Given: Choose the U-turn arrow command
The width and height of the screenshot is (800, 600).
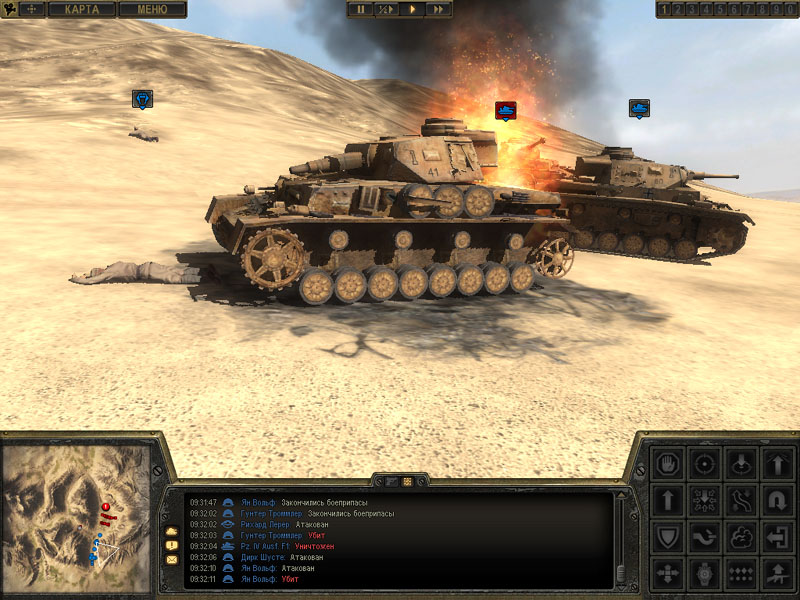Looking at the screenshot, I should (x=778, y=500).
